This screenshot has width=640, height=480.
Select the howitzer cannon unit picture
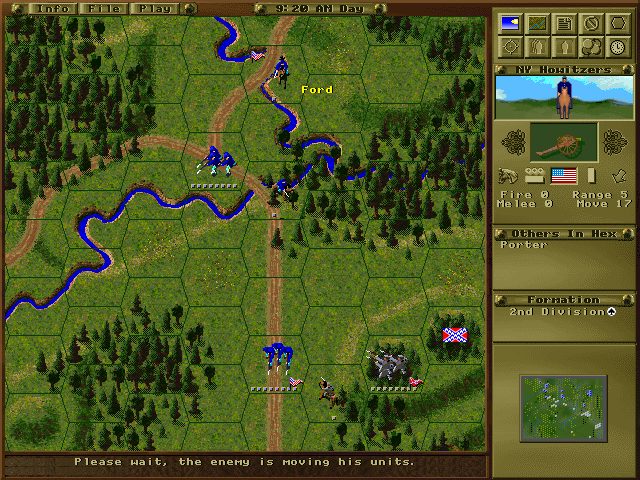(x=564, y=142)
